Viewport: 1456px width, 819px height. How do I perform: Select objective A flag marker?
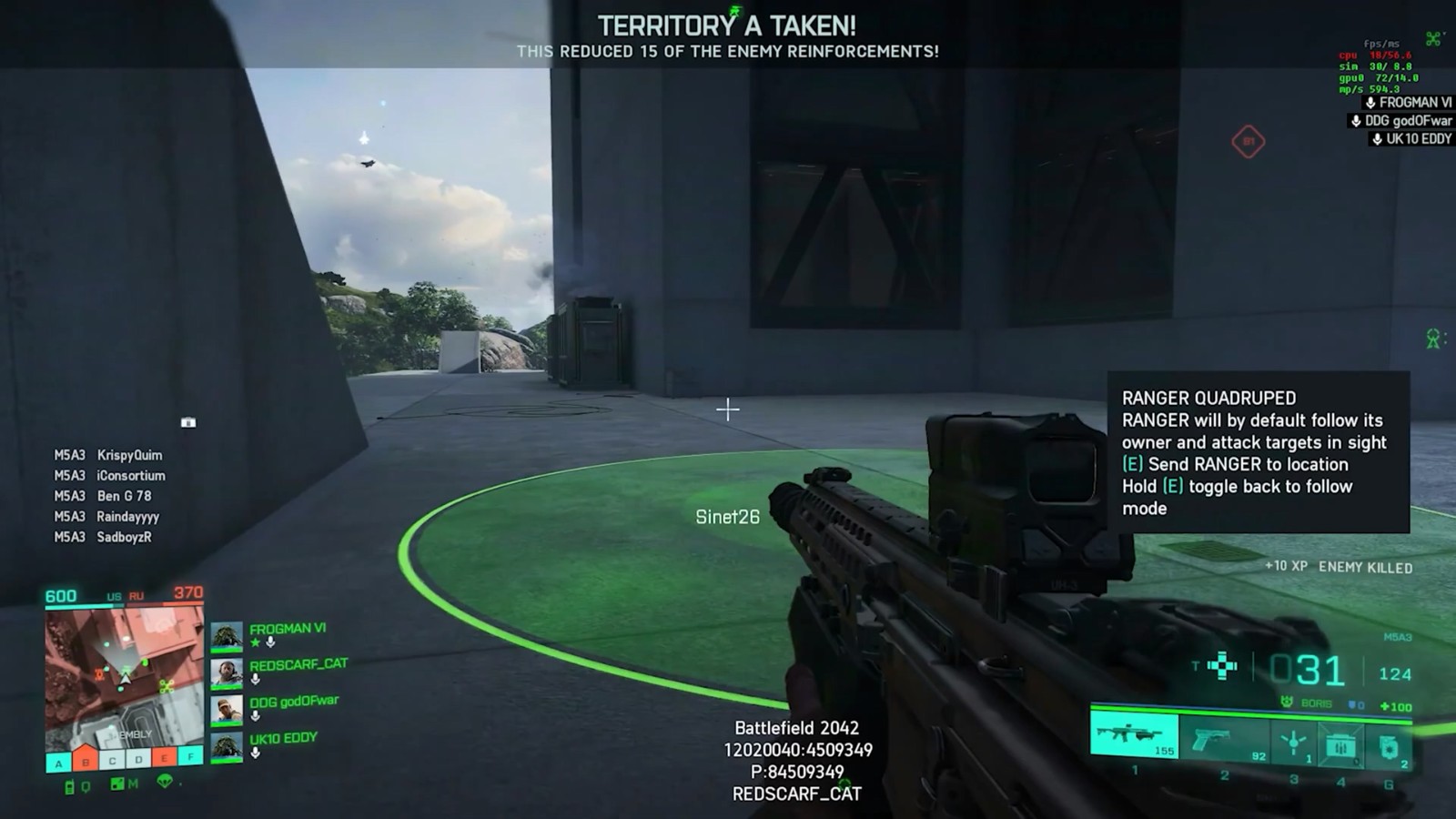point(59,763)
